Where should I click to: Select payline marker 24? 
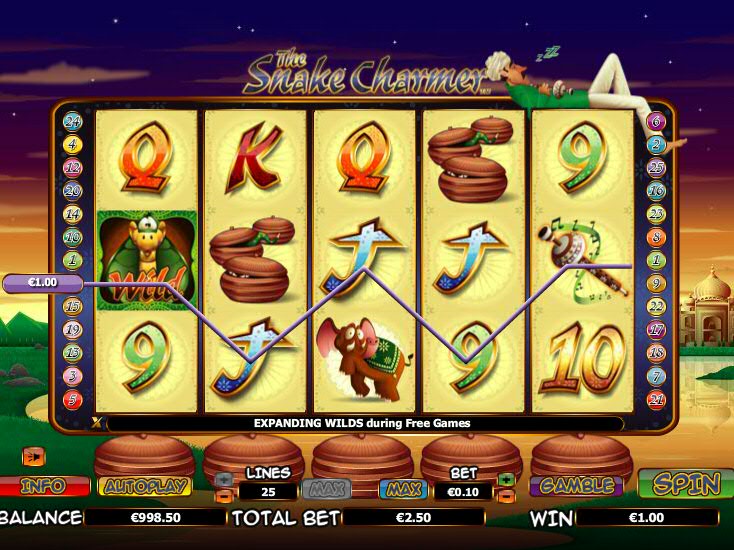(73, 122)
